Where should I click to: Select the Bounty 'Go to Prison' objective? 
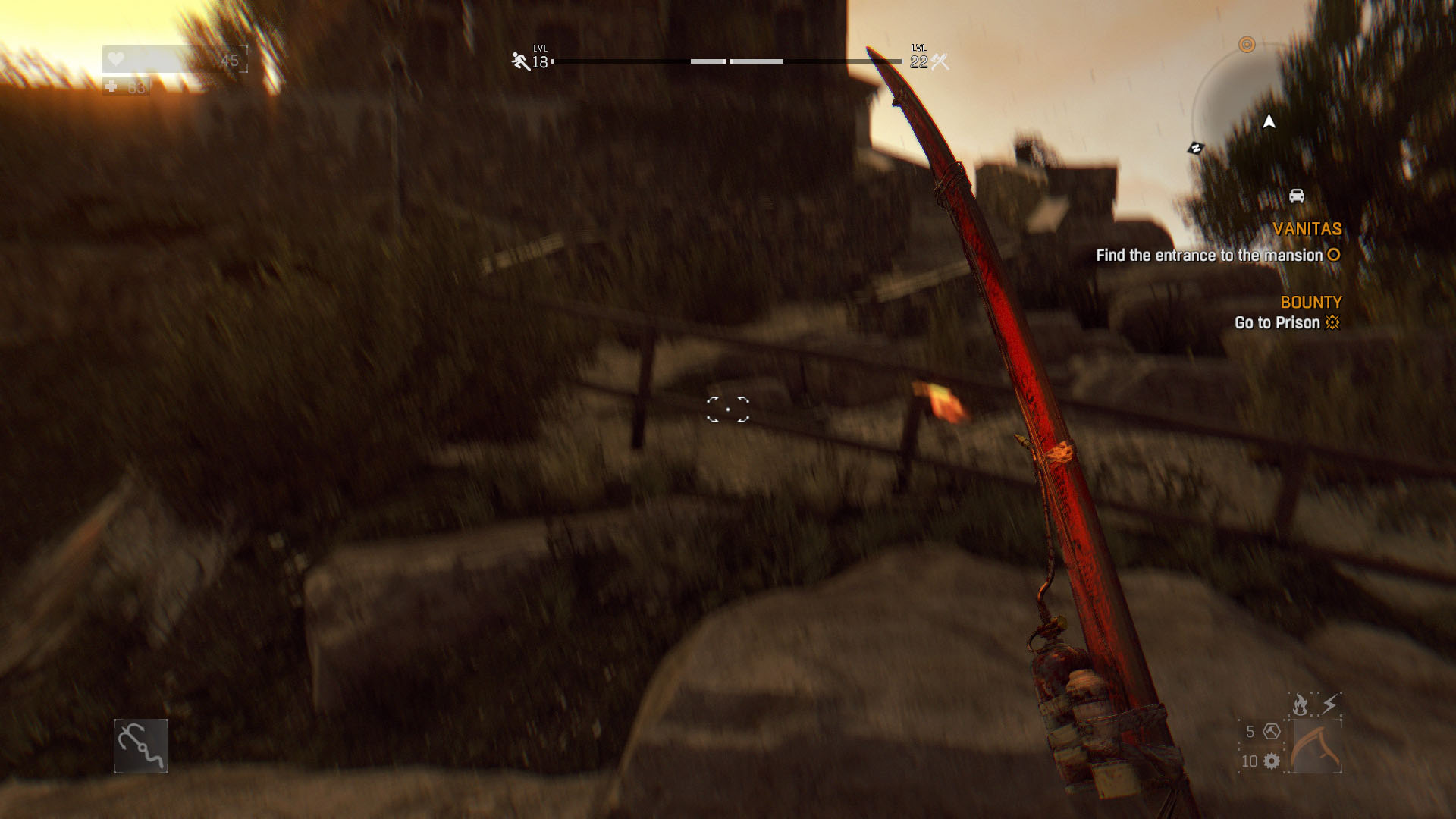pyautogui.click(x=1286, y=322)
